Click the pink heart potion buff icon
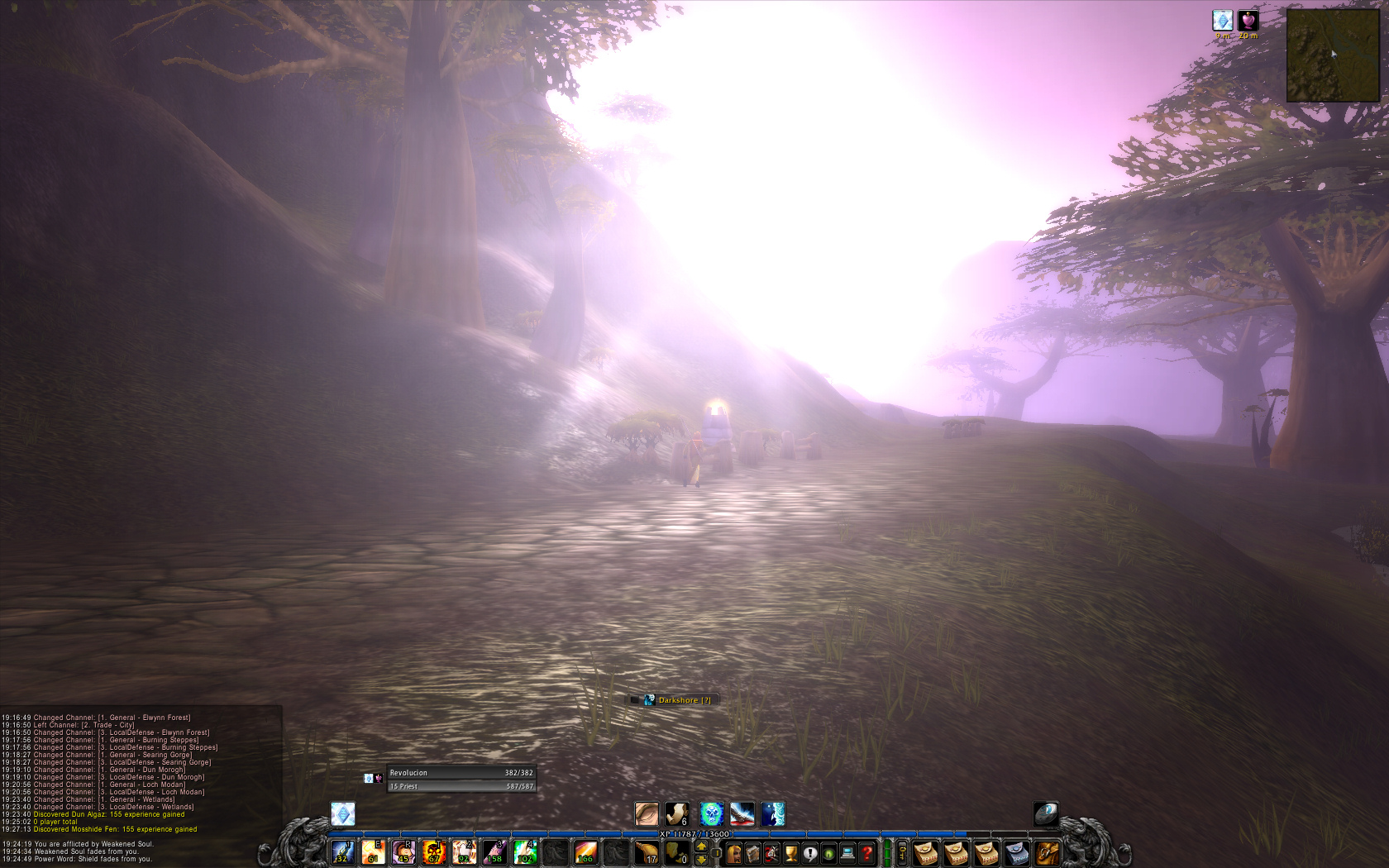Image resolution: width=1389 pixels, height=868 pixels. 1248,21
